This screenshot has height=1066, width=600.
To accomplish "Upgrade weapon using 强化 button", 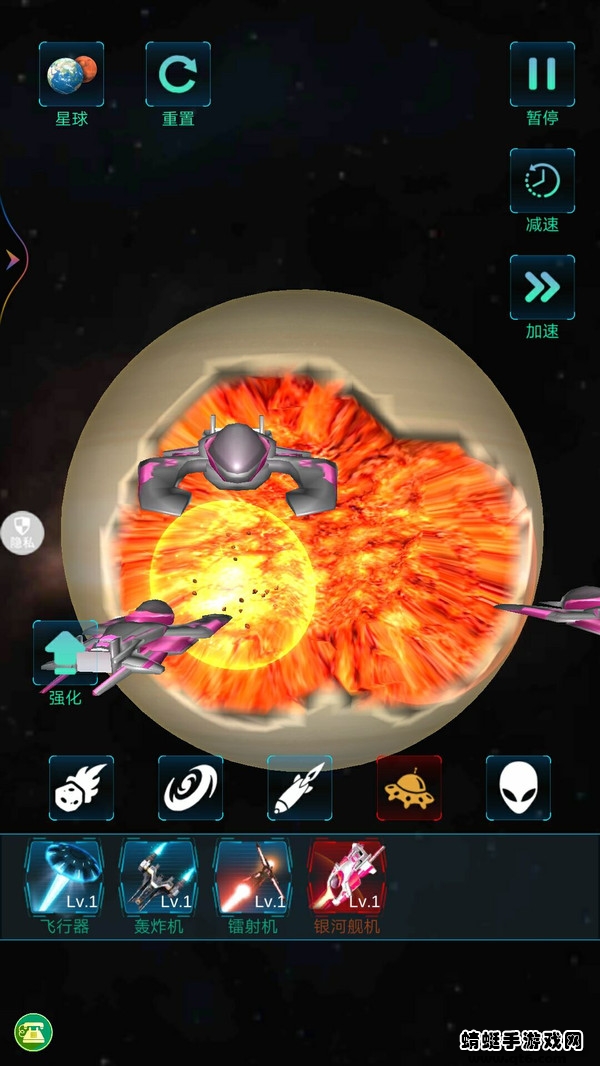I will click(x=65, y=655).
